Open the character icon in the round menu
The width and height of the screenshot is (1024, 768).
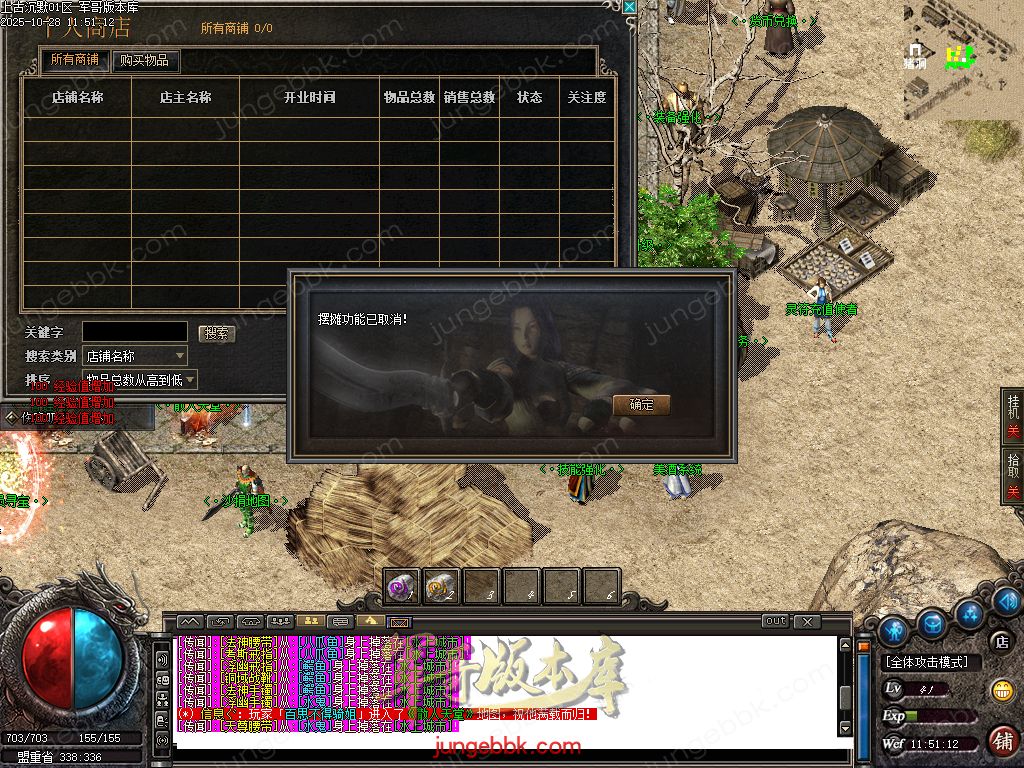(893, 630)
